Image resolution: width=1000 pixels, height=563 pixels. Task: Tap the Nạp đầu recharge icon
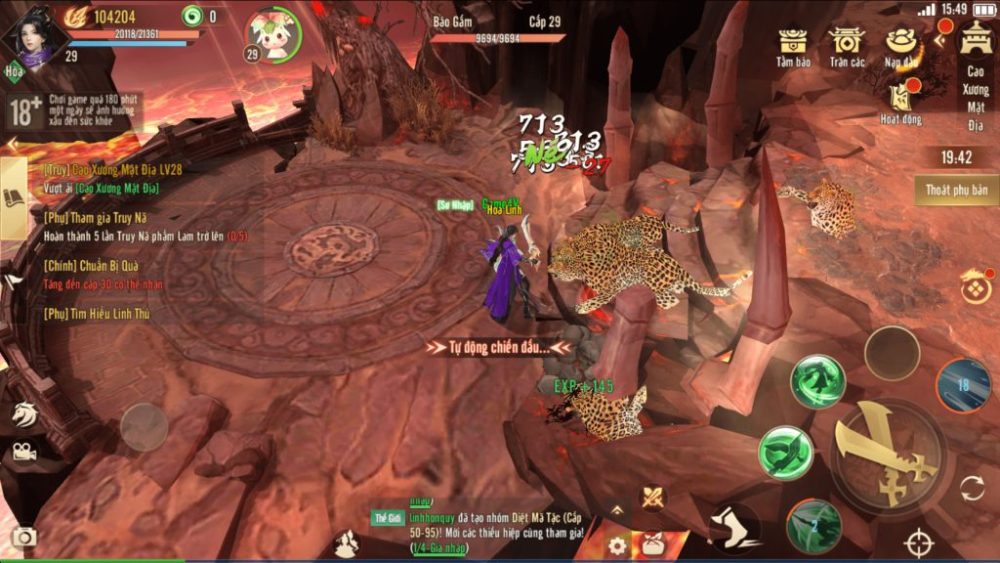[901, 45]
